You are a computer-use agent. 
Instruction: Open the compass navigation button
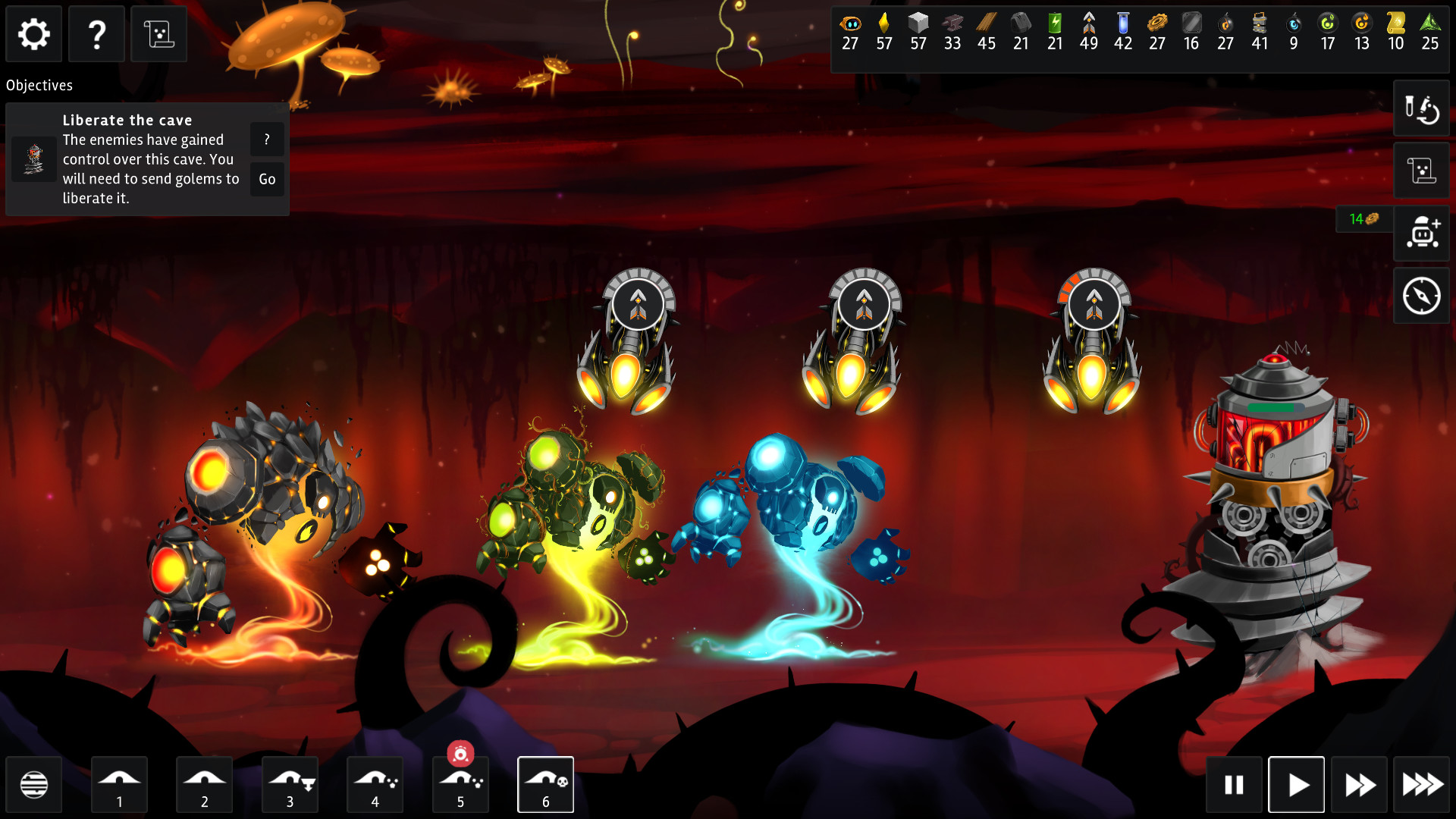click(x=1421, y=296)
